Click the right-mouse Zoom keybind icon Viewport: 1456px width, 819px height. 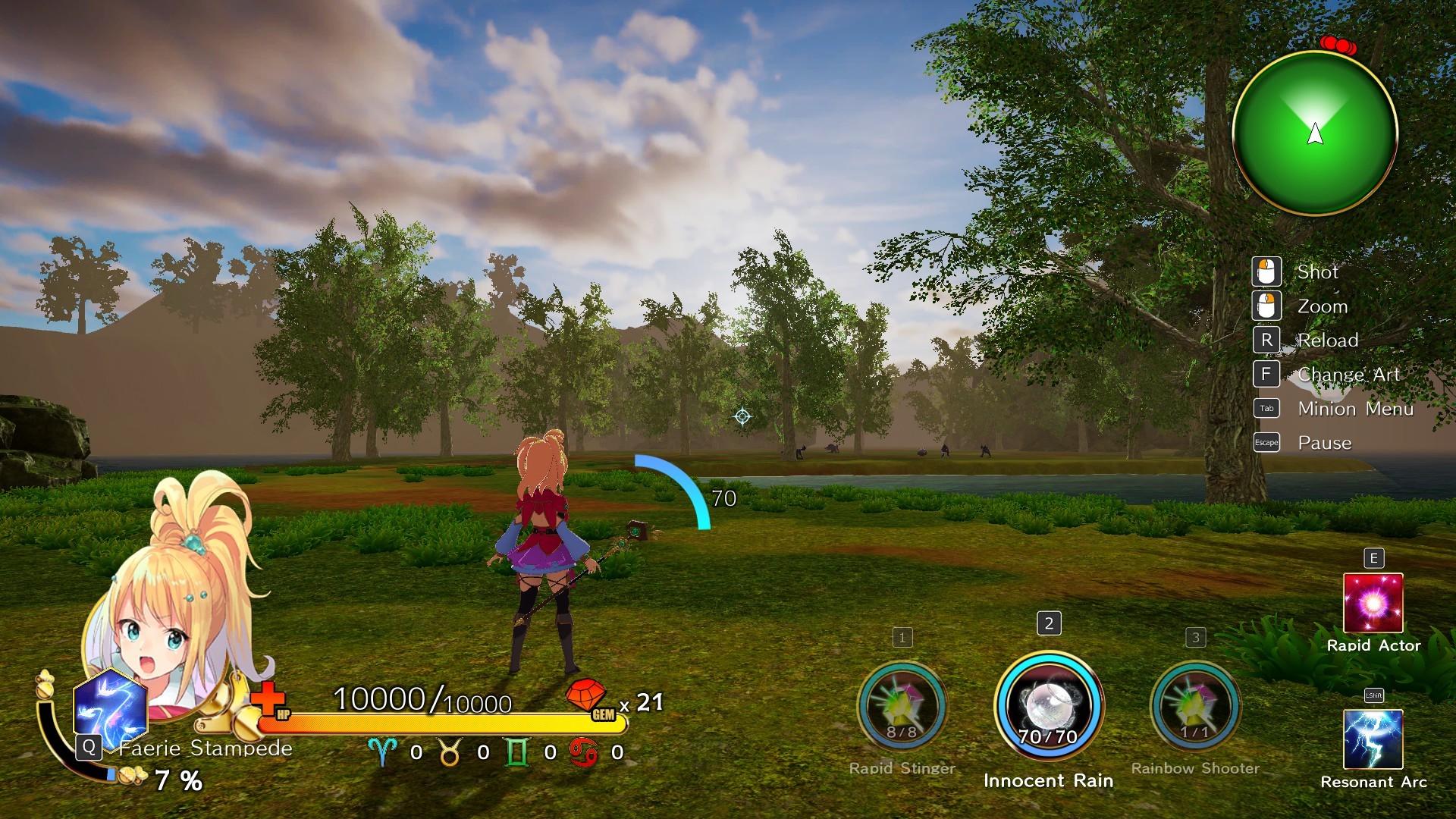[x=1266, y=306]
